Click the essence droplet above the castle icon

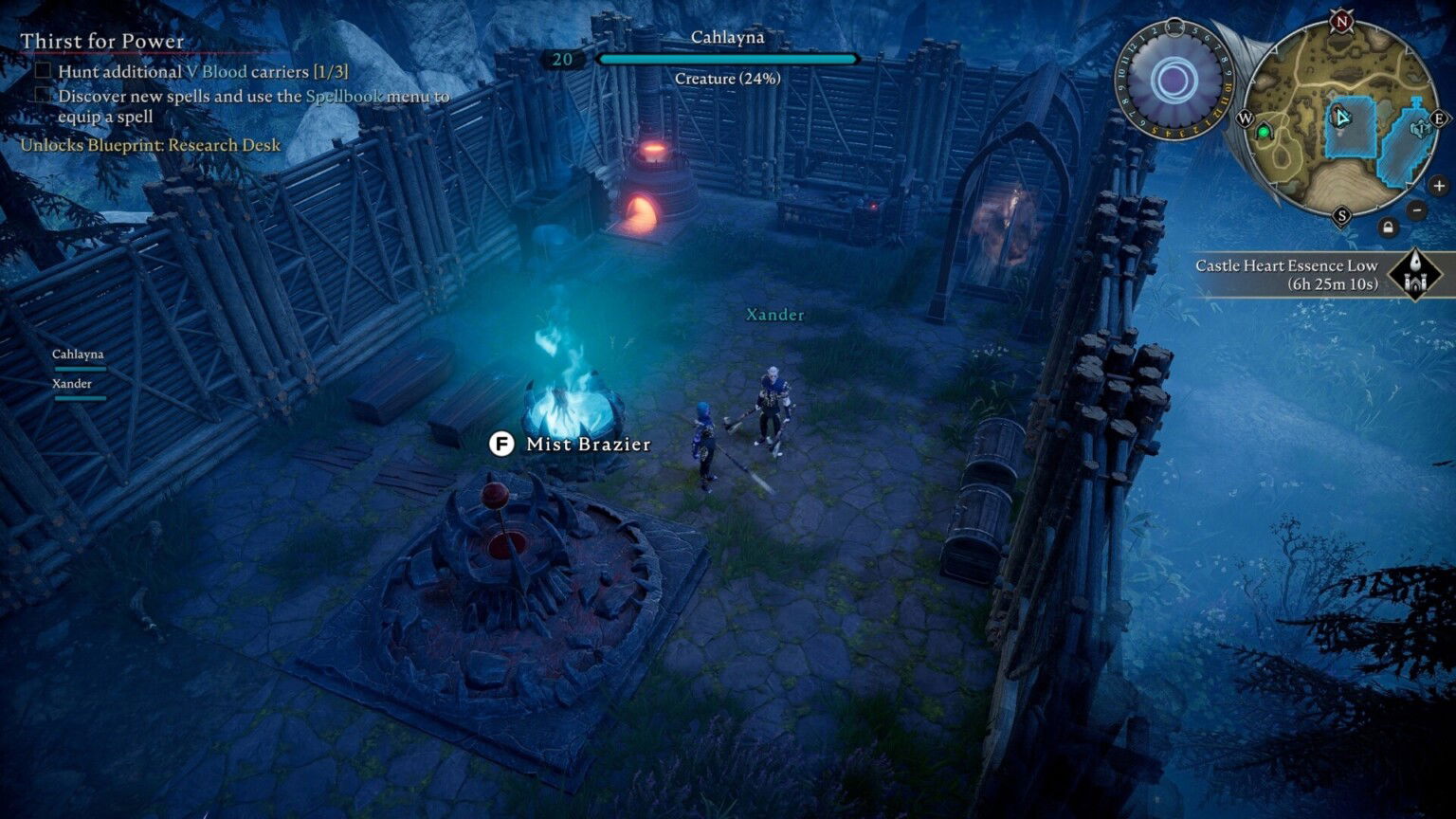tap(1415, 261)
